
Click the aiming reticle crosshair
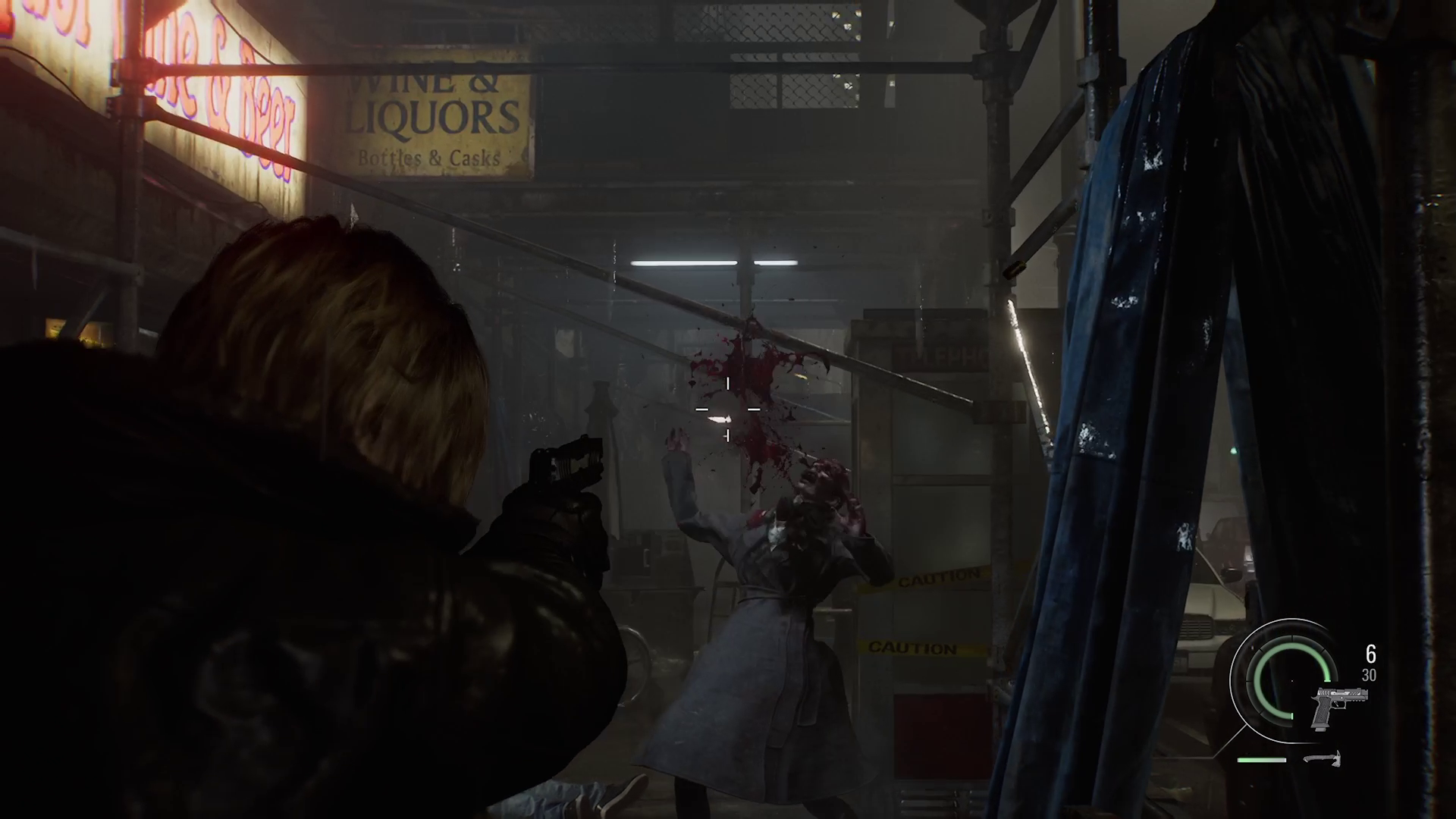click(x=727, y=409)
